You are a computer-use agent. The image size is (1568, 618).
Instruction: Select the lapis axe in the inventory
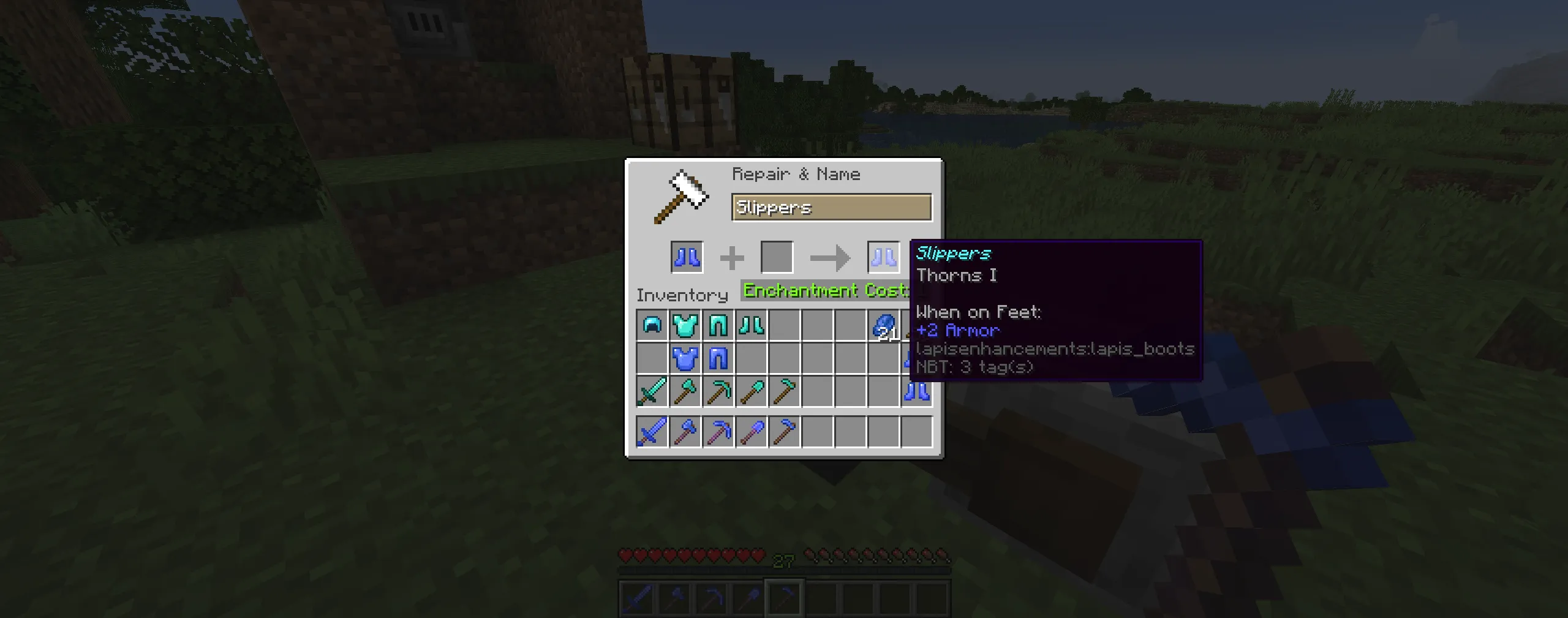coord(686,431)
